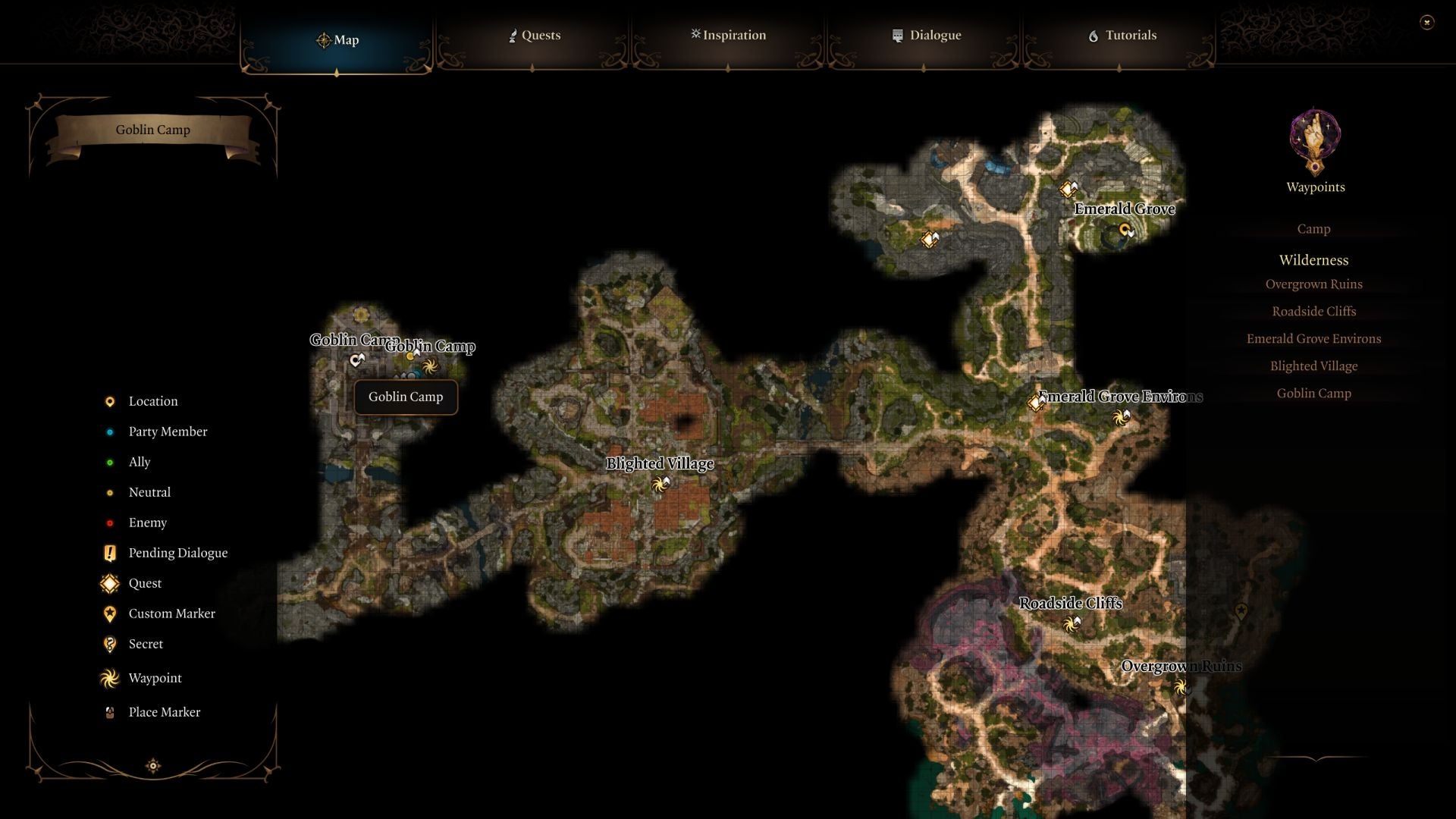Click the Overgrown Ruins waypoint spiral icon
This screenshot has height=819, width=1456.
pos(1180,686)
